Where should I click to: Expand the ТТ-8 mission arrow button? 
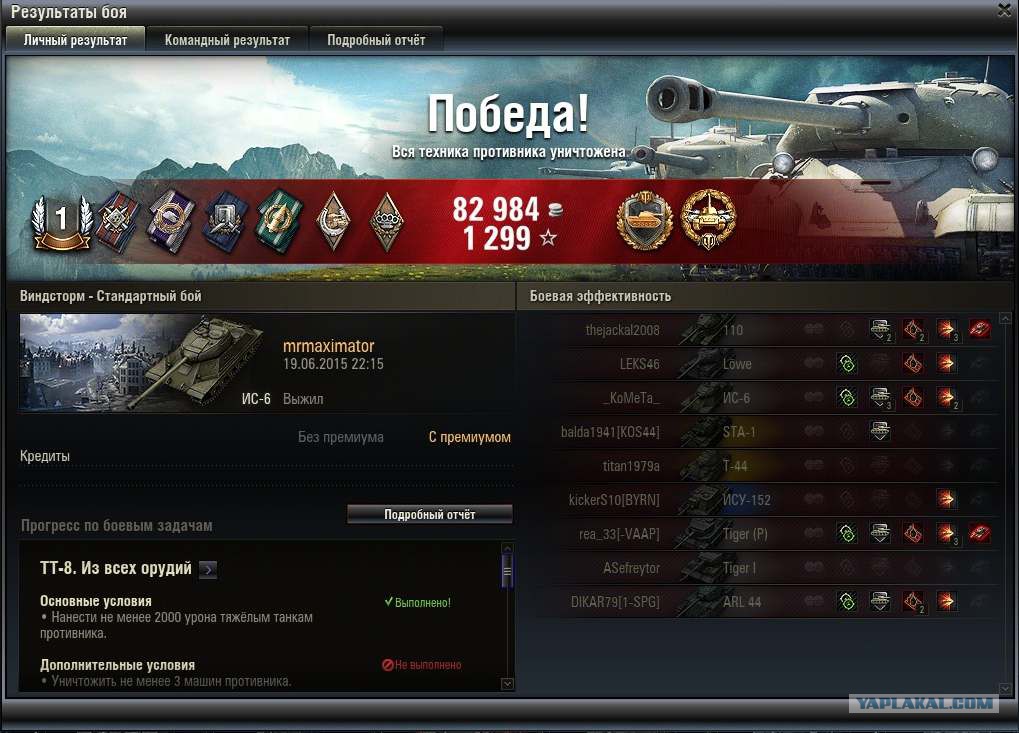(x=207, y=569)
